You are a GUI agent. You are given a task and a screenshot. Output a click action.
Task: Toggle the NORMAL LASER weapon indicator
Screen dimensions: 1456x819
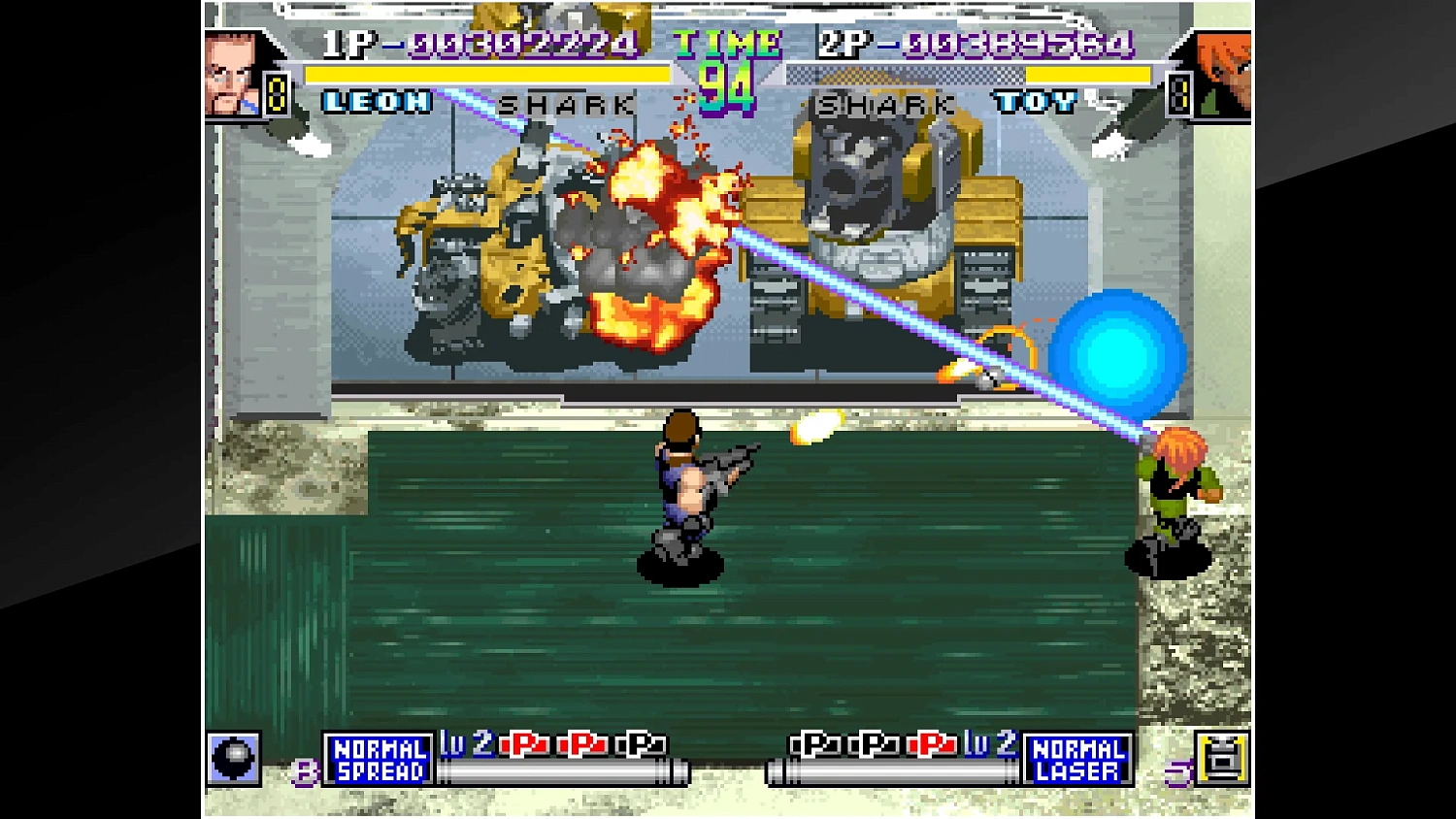coord(1077,759)
